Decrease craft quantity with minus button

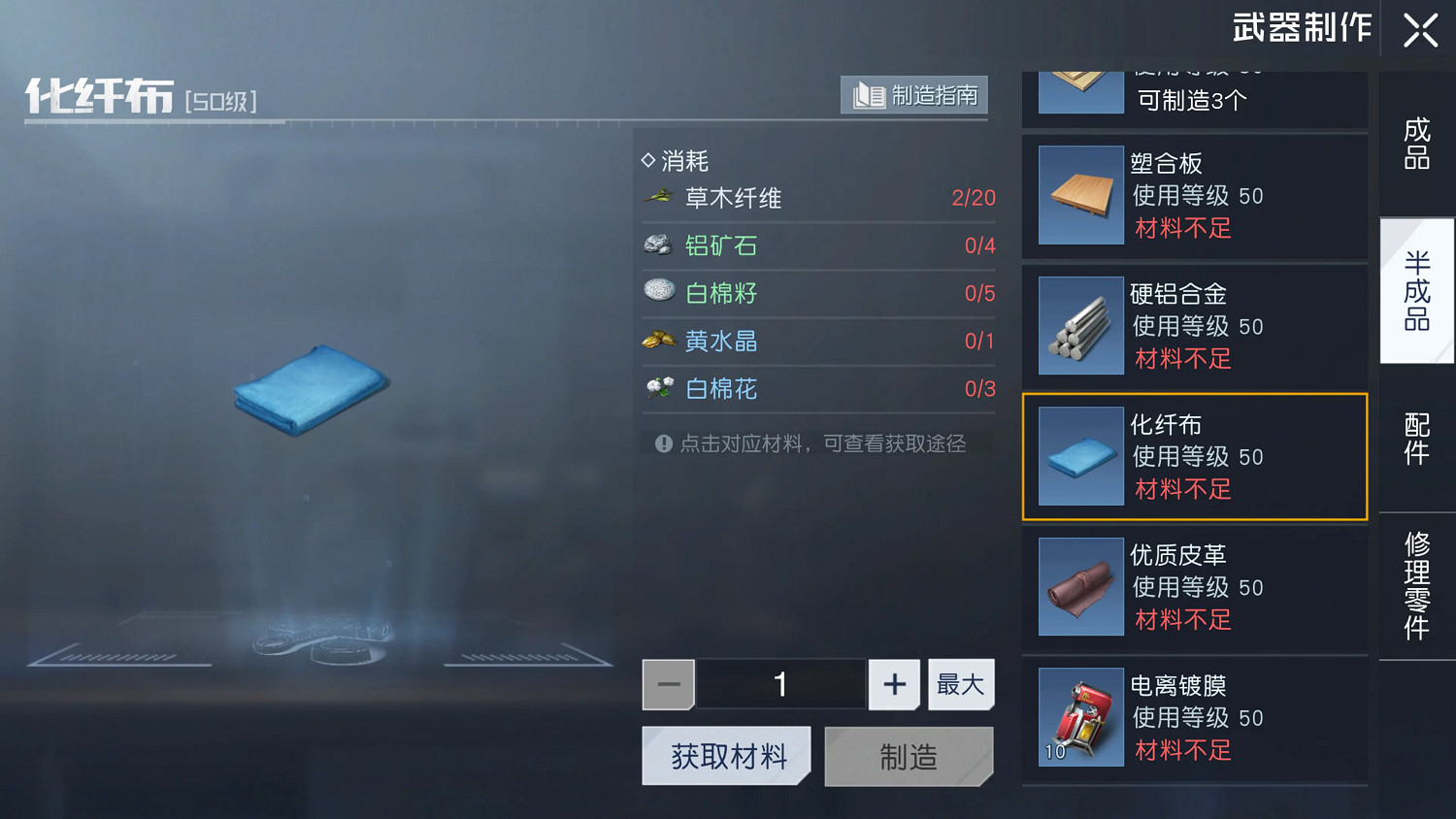(668, 683)
